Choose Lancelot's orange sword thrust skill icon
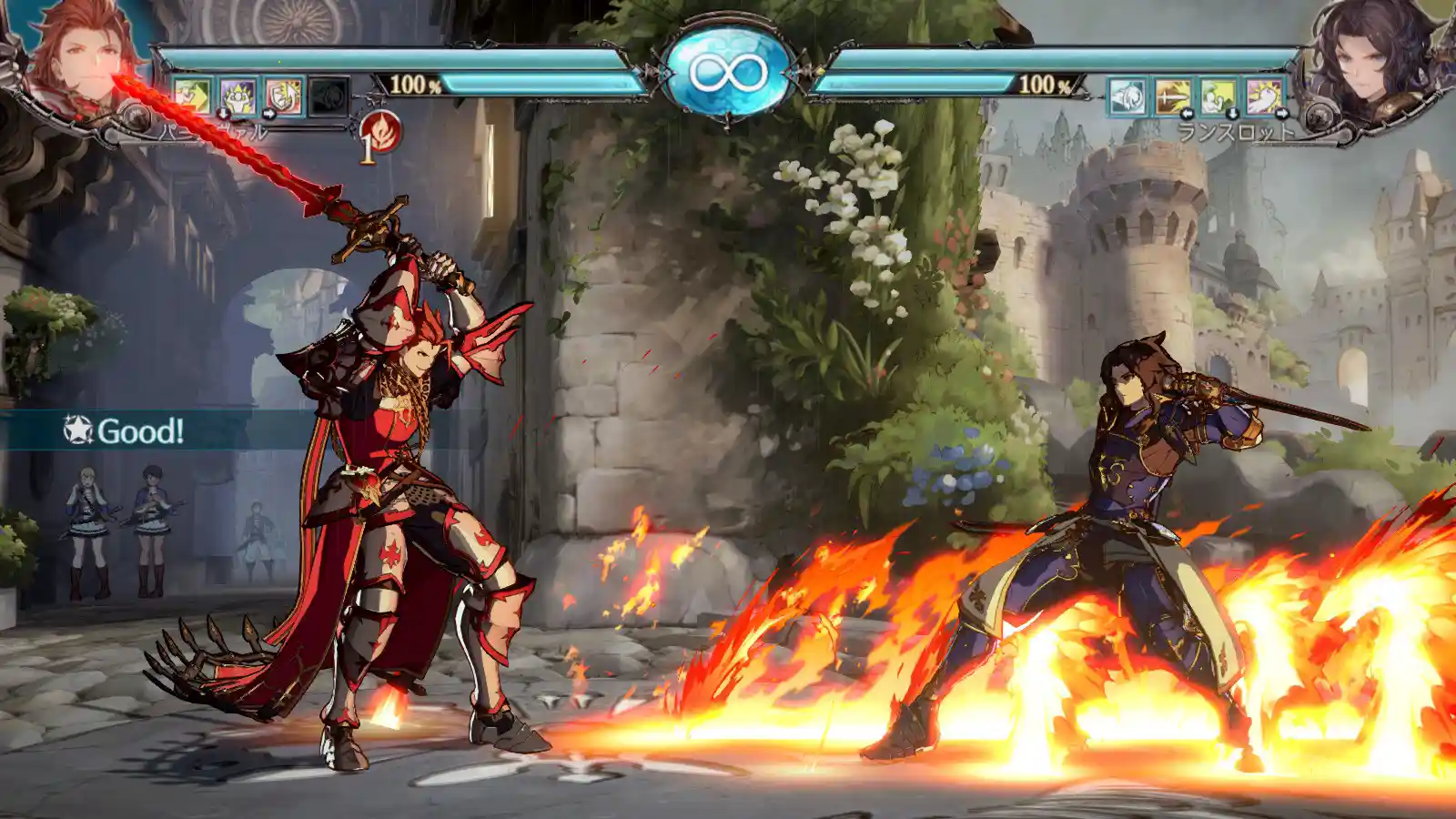This screenshot has height=819, width=1456. click(1173, 96)
